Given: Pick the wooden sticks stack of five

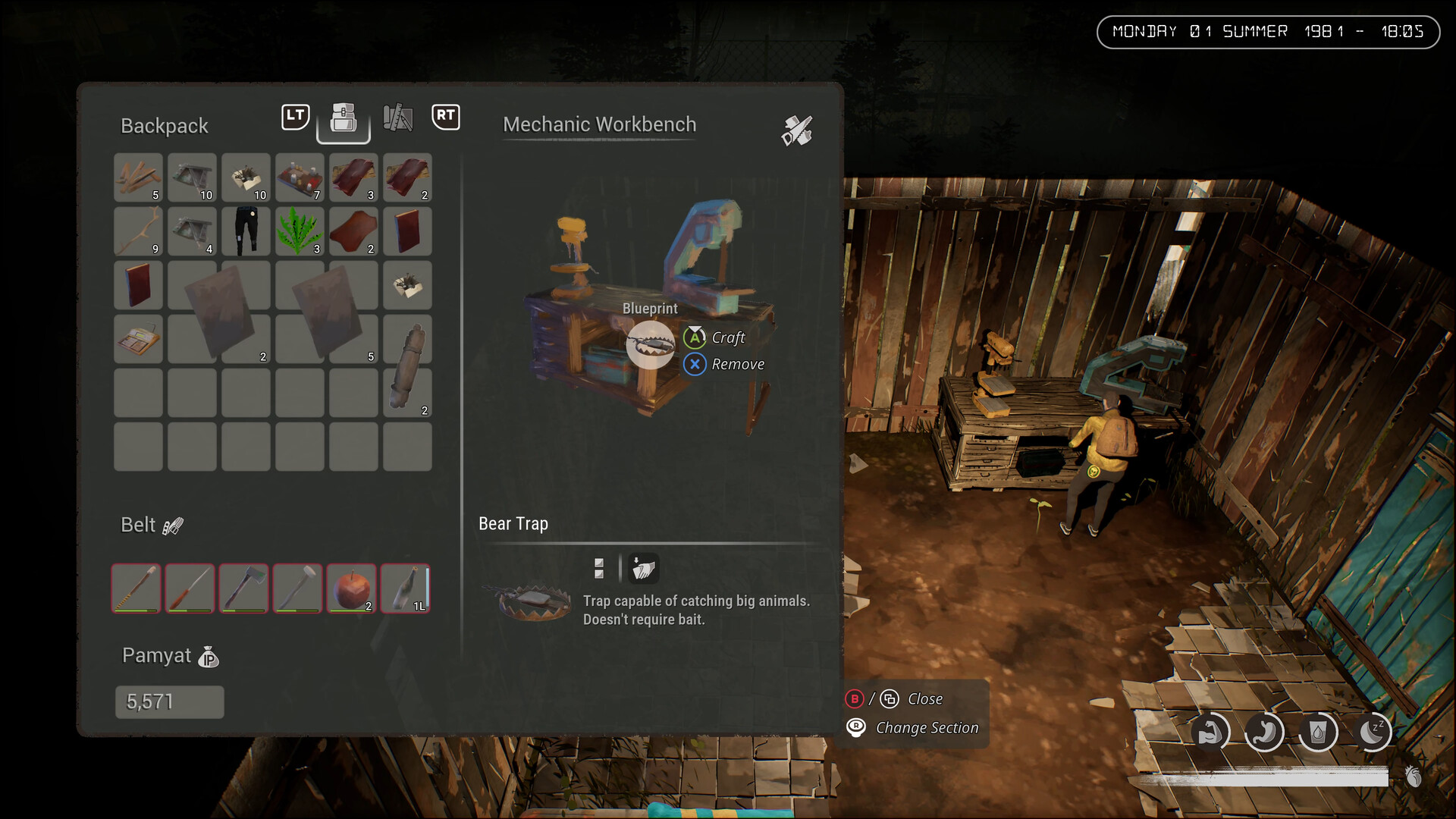Looking at the screenshot, I should point(138,177).
